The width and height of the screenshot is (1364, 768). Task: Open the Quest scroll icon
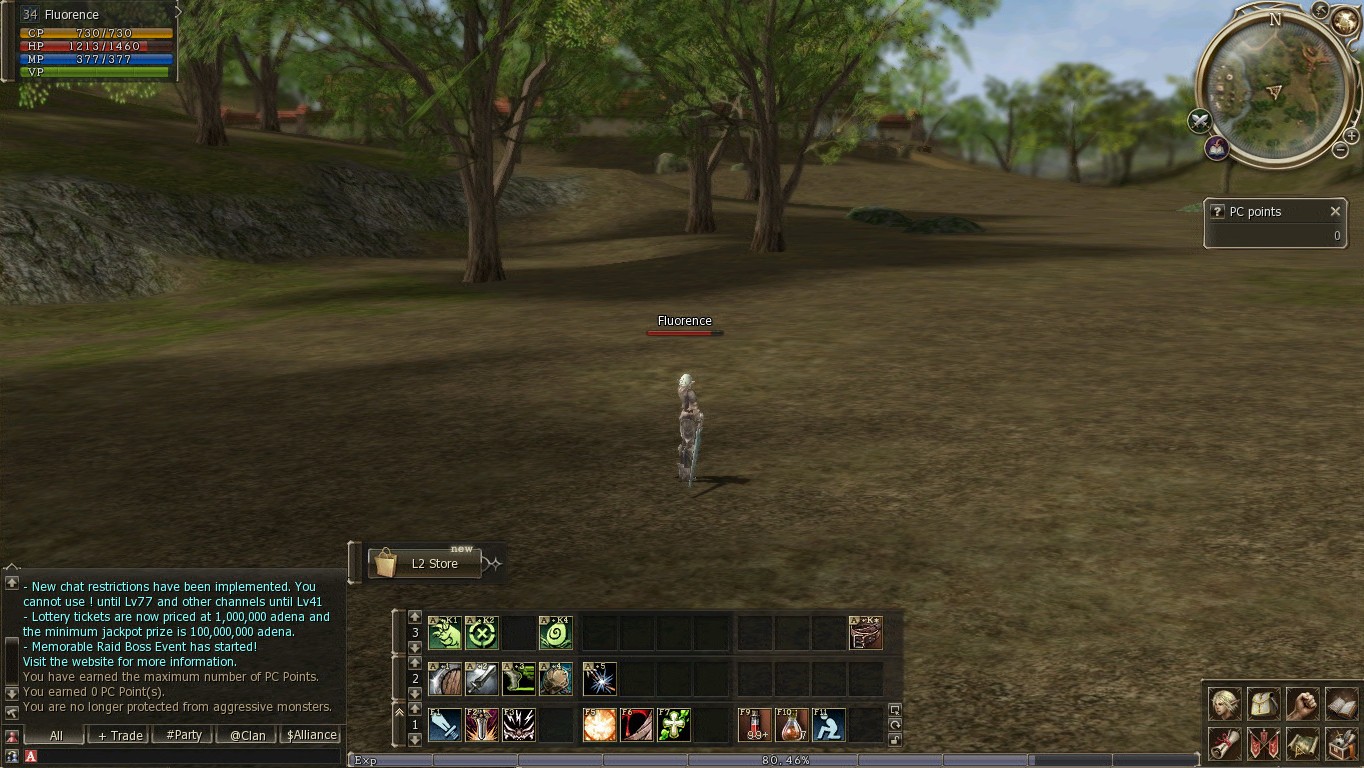[1225, 743]
